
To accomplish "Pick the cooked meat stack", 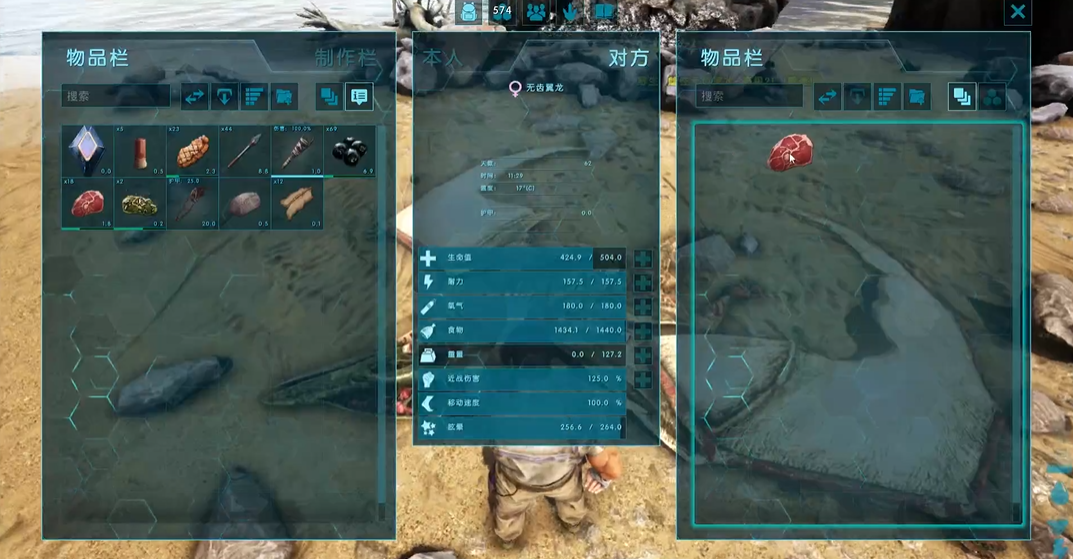I will 192,151.
